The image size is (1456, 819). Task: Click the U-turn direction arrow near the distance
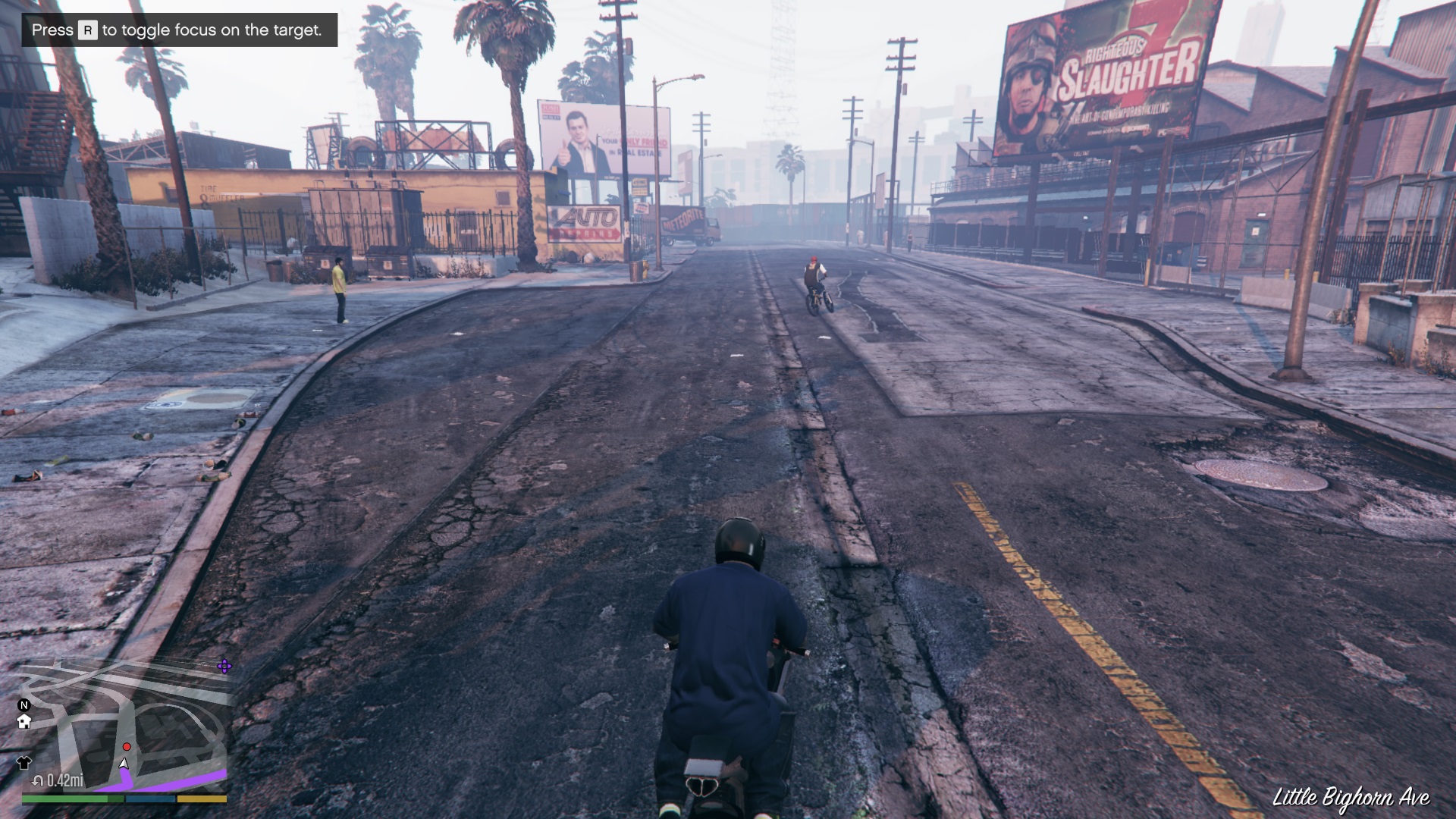(x=37, y=781)
